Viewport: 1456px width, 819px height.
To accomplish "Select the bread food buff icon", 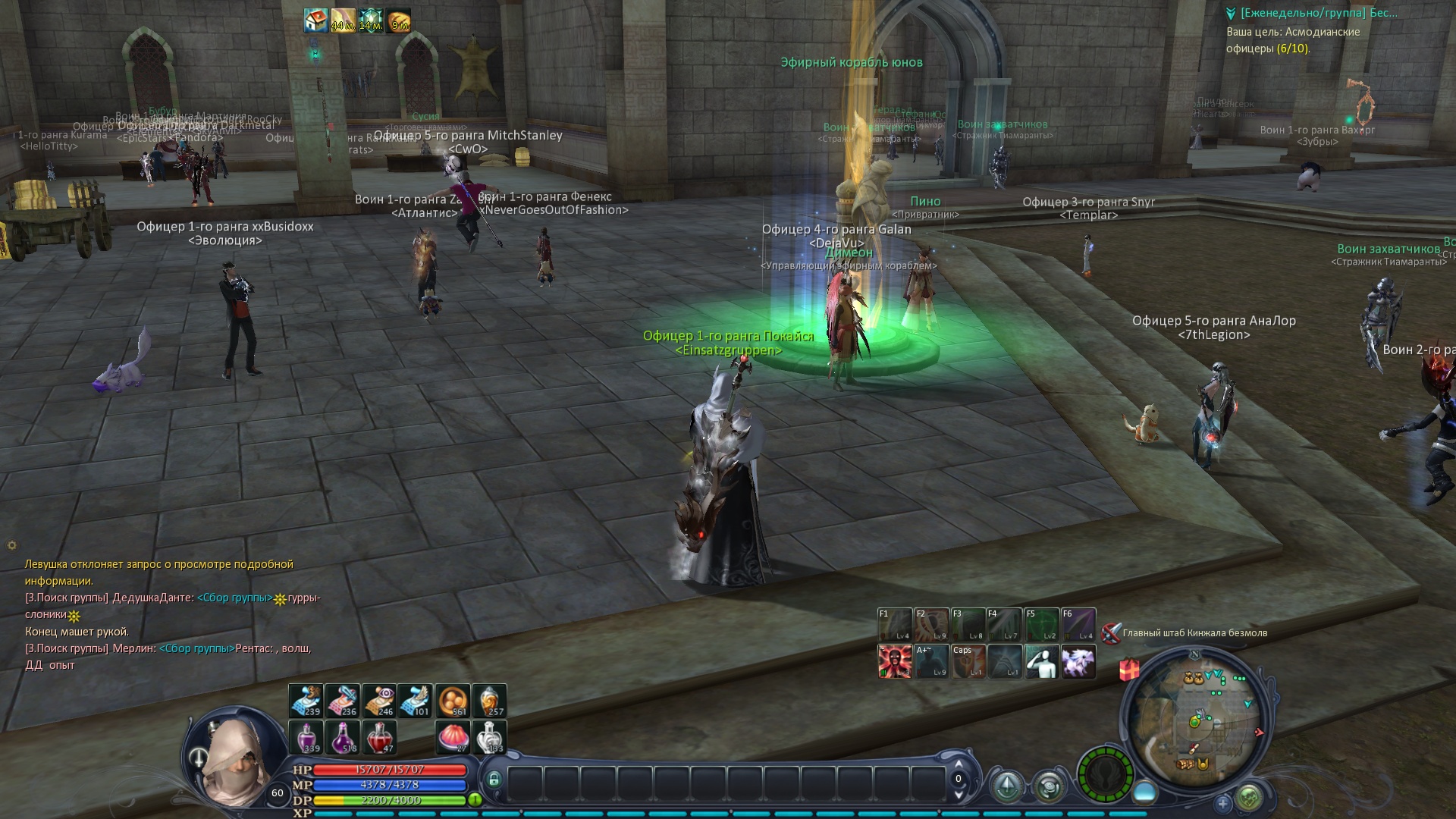I will coord(398,21).
